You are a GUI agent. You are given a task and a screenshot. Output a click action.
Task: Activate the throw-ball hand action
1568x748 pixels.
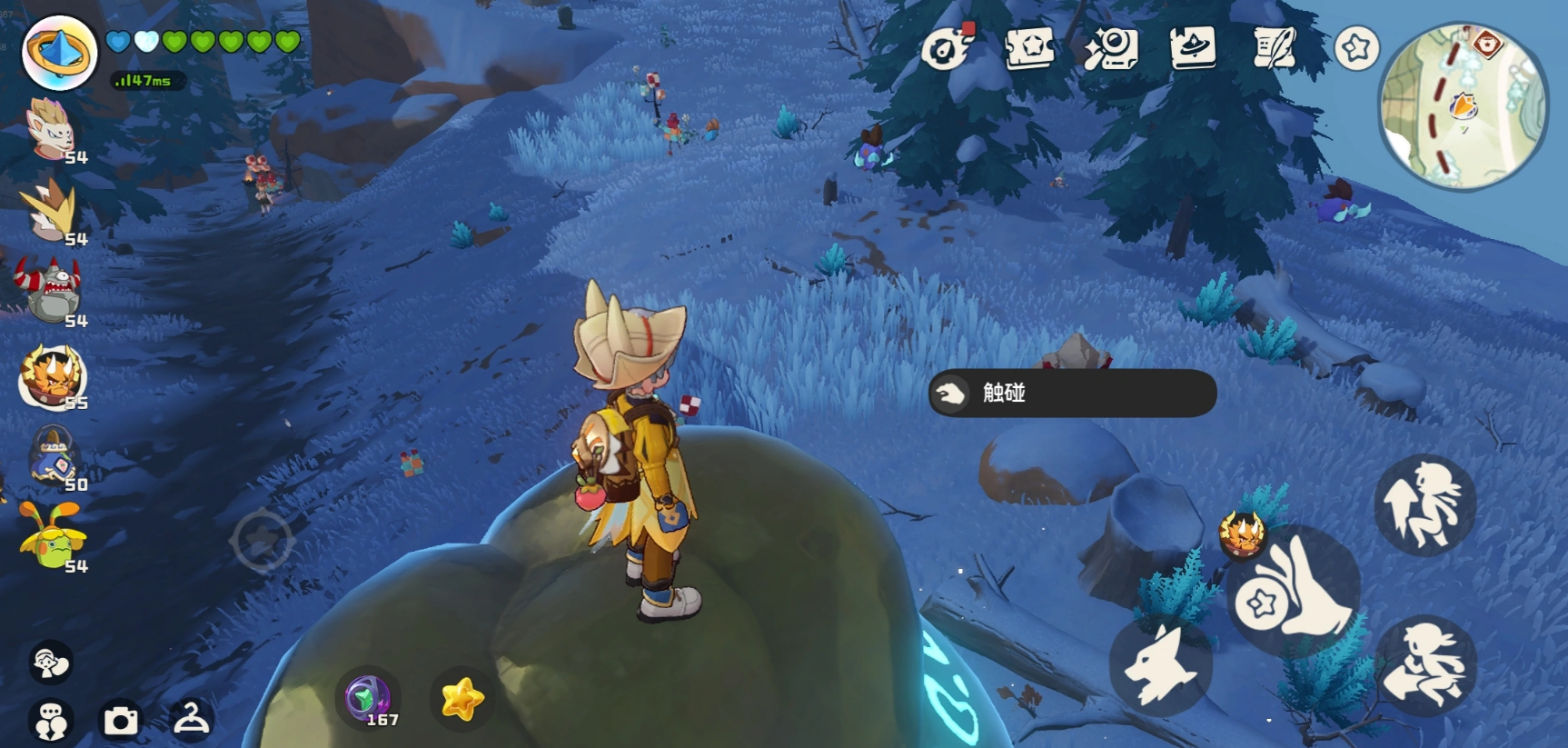(1295, 591)
